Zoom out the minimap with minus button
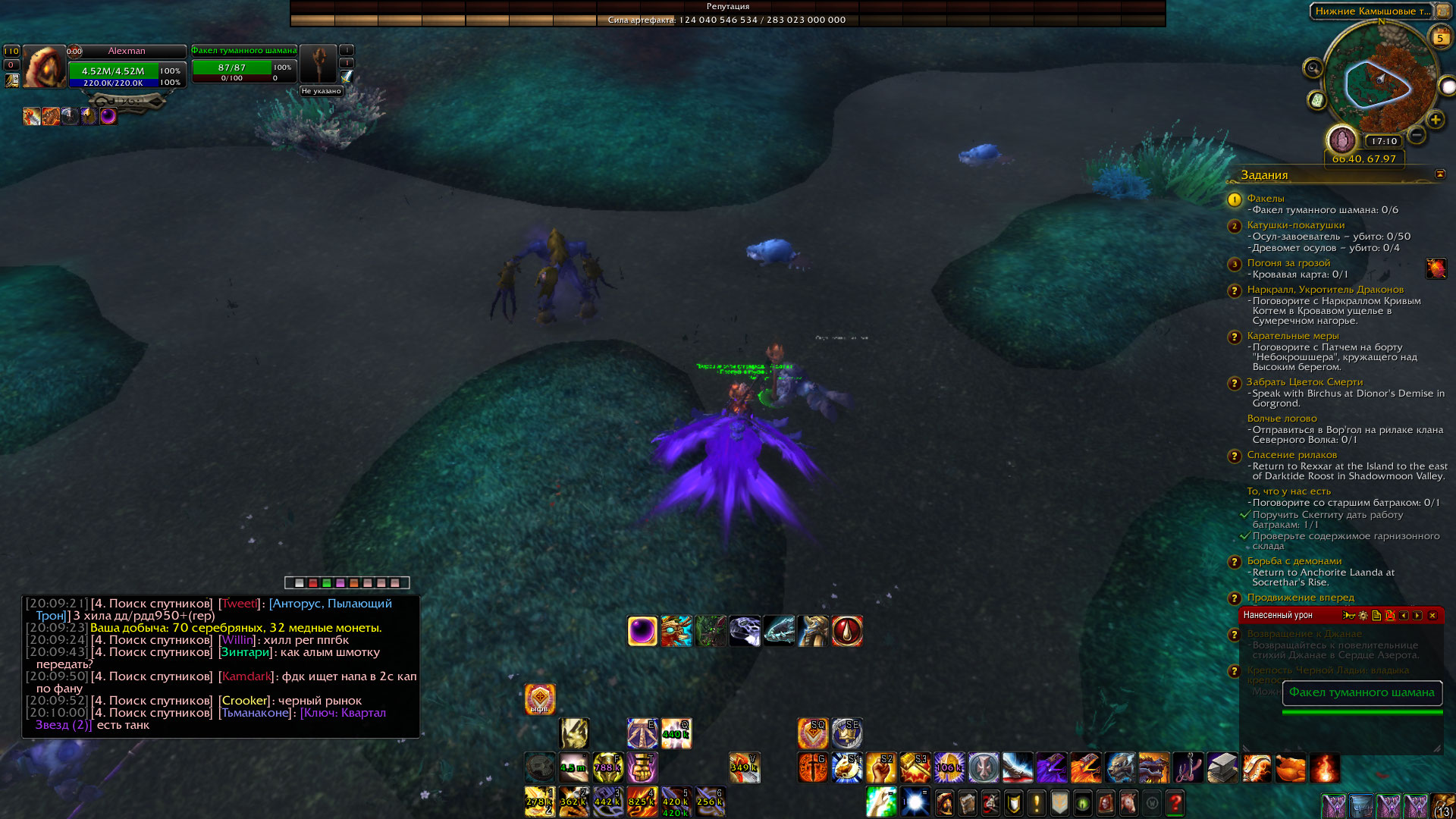This screenshot has width=1456, height=819. coord(1416,135)
